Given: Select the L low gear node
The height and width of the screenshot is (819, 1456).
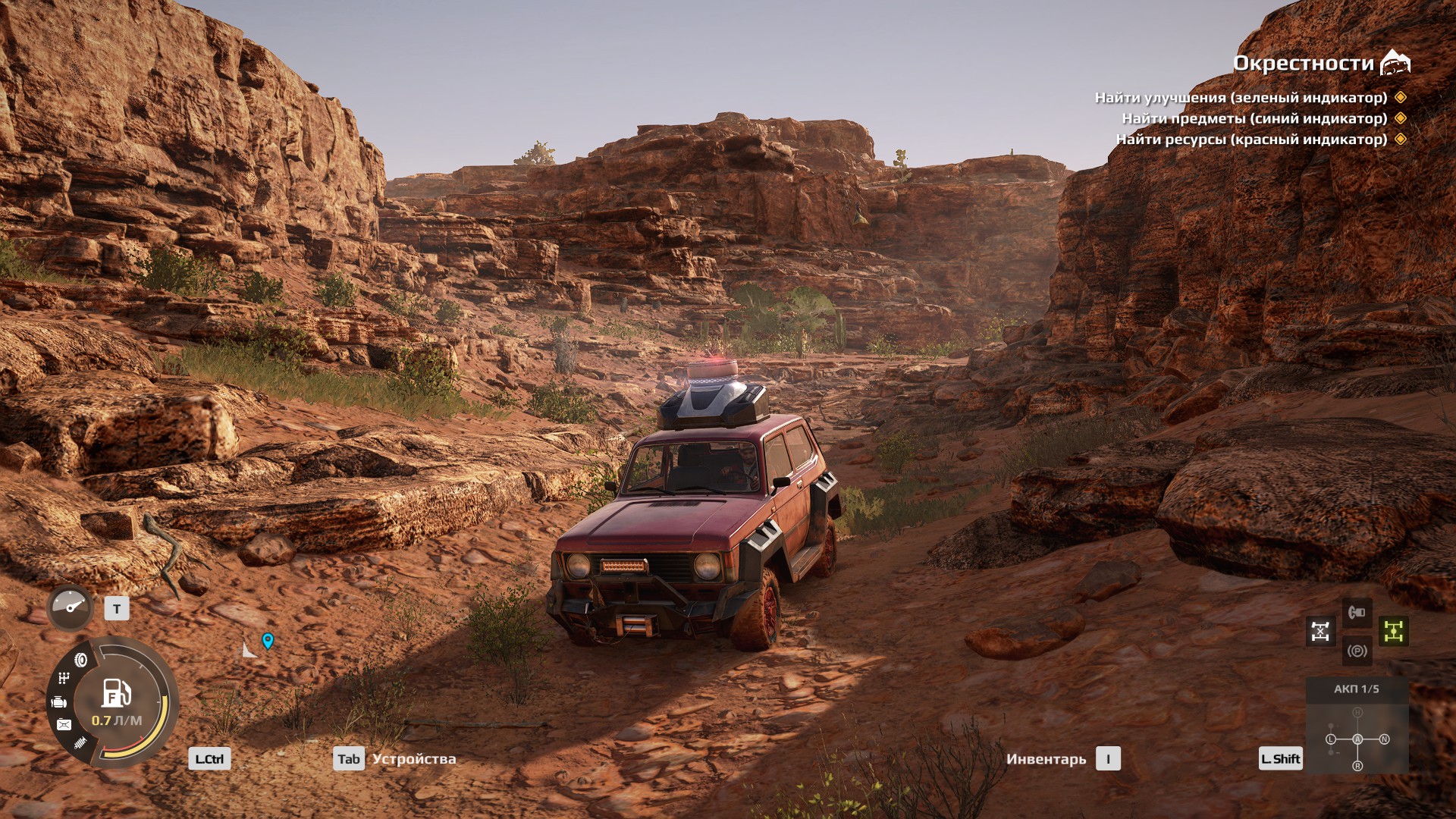Looking at the screenshot, I should (x=1331, y=739).
